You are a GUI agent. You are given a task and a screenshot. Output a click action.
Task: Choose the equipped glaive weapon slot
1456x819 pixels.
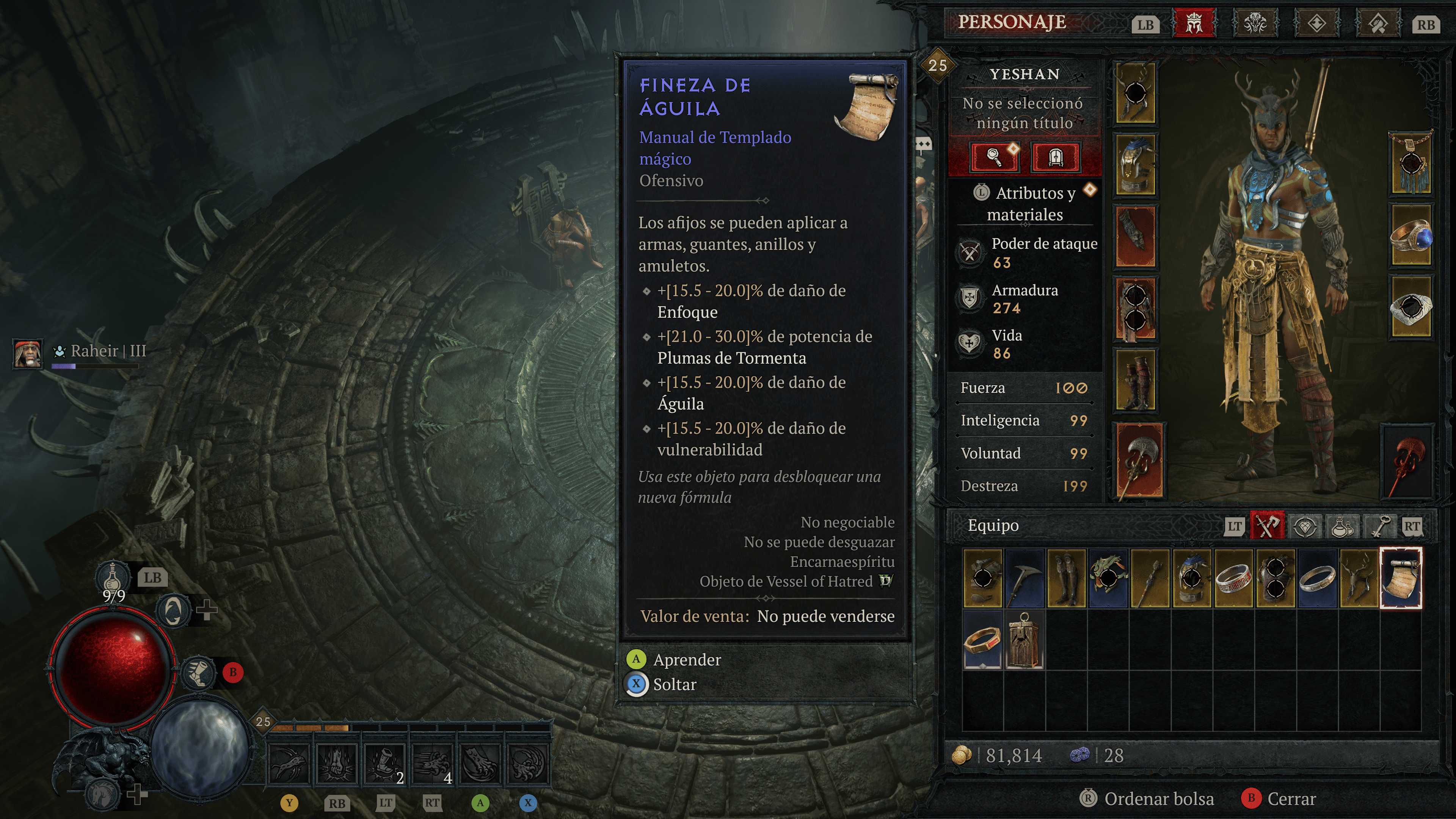1139,461
